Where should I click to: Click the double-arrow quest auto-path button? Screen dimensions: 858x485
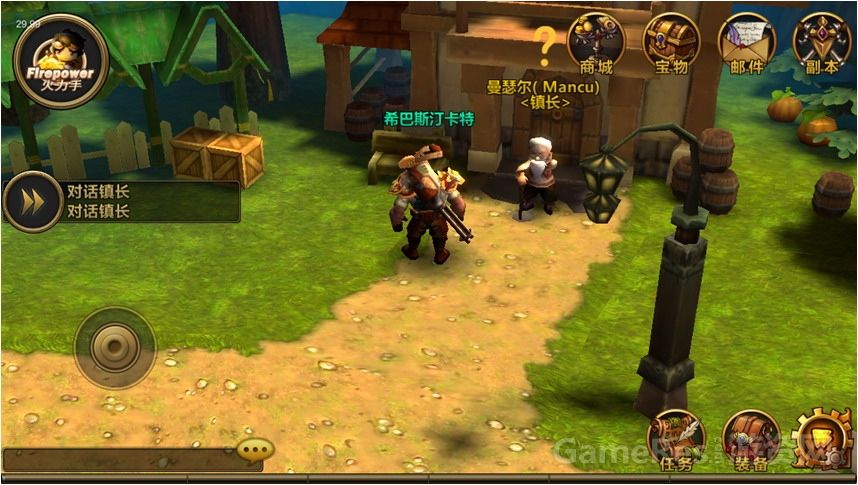tap(33, 202)
